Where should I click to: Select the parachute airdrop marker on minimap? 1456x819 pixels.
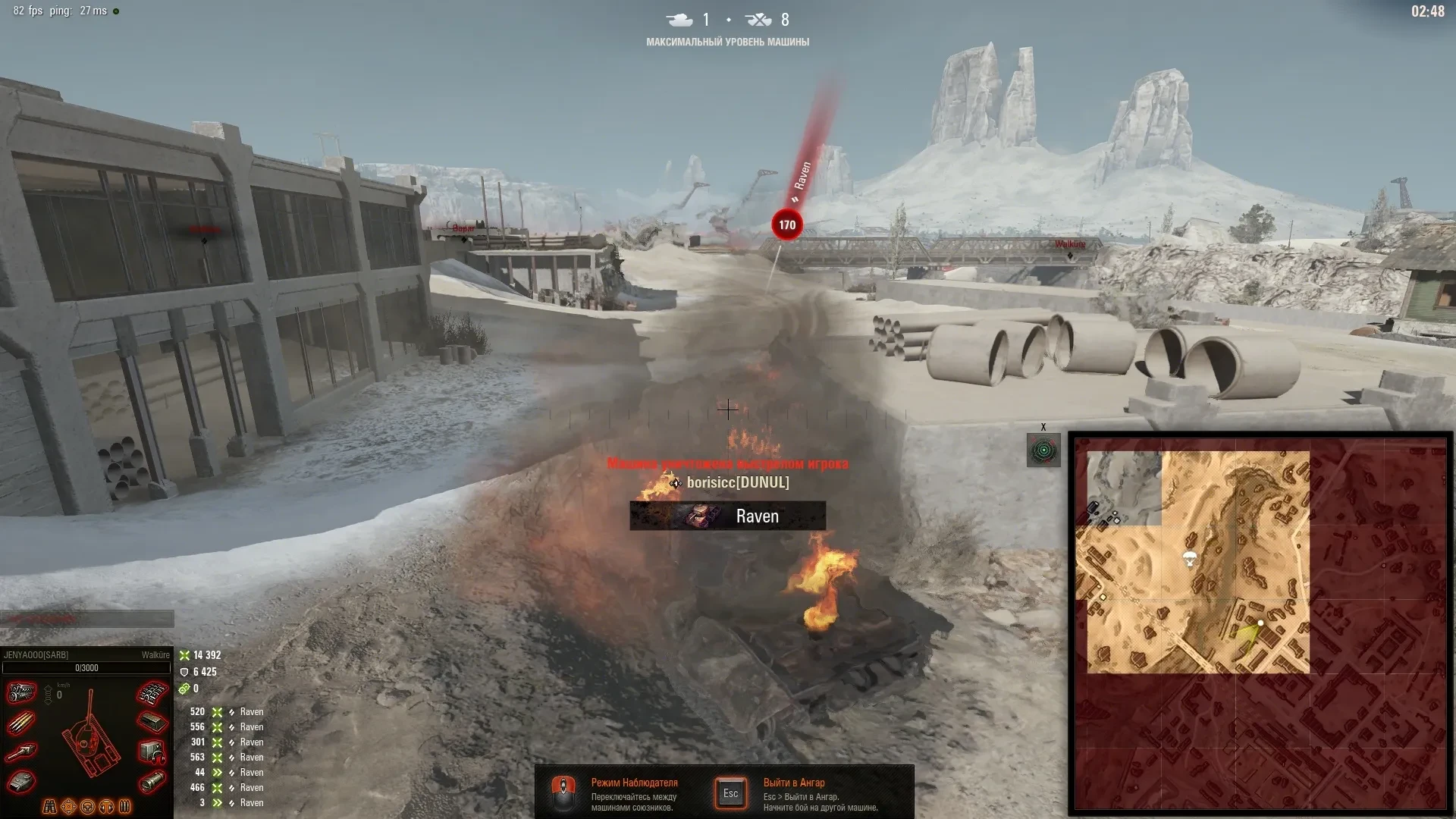[1190, 560]
